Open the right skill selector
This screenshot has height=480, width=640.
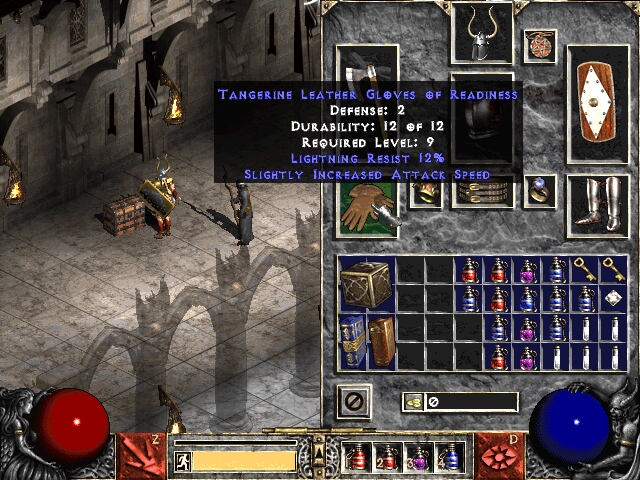click(498, 454)
